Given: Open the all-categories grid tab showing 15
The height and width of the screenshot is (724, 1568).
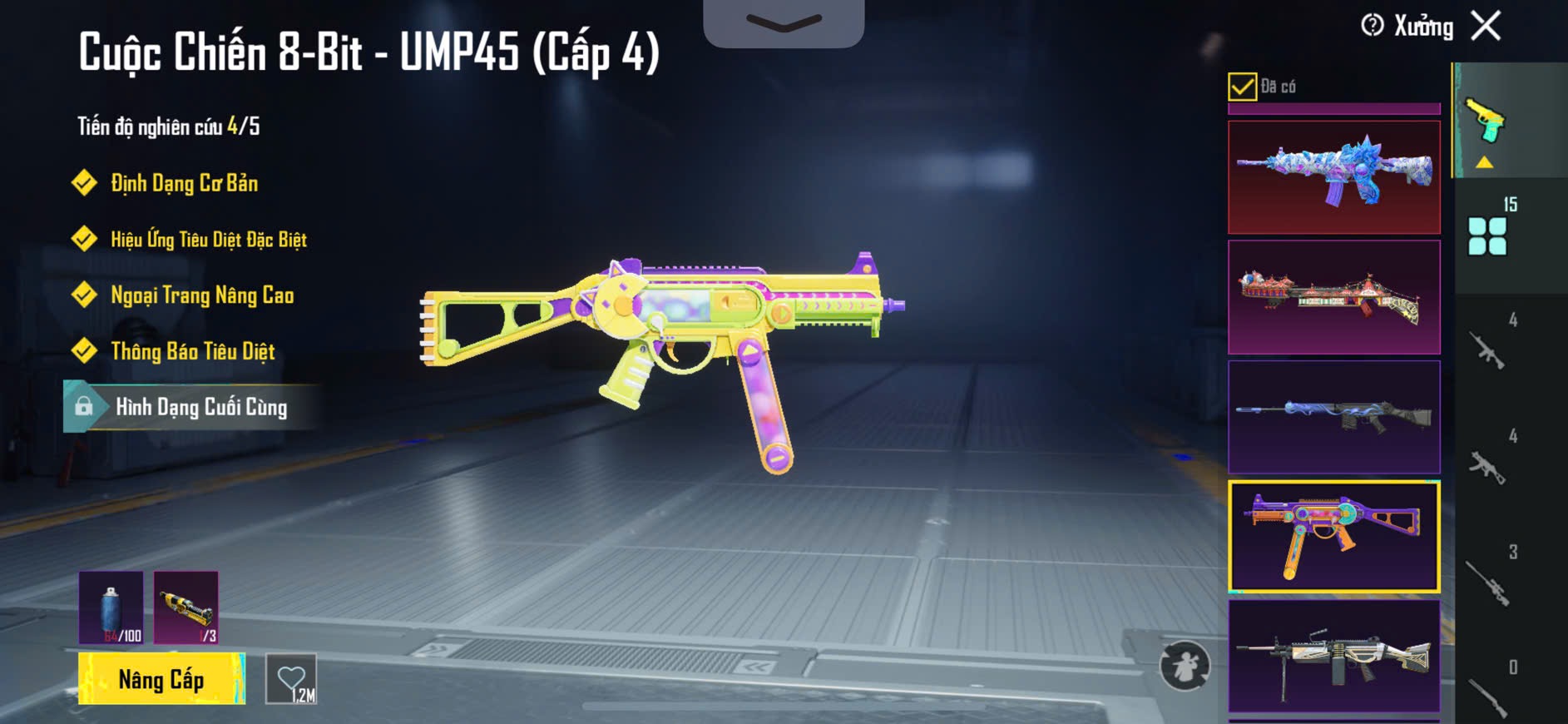Looking at the screenshot, I should (1488, 236).
